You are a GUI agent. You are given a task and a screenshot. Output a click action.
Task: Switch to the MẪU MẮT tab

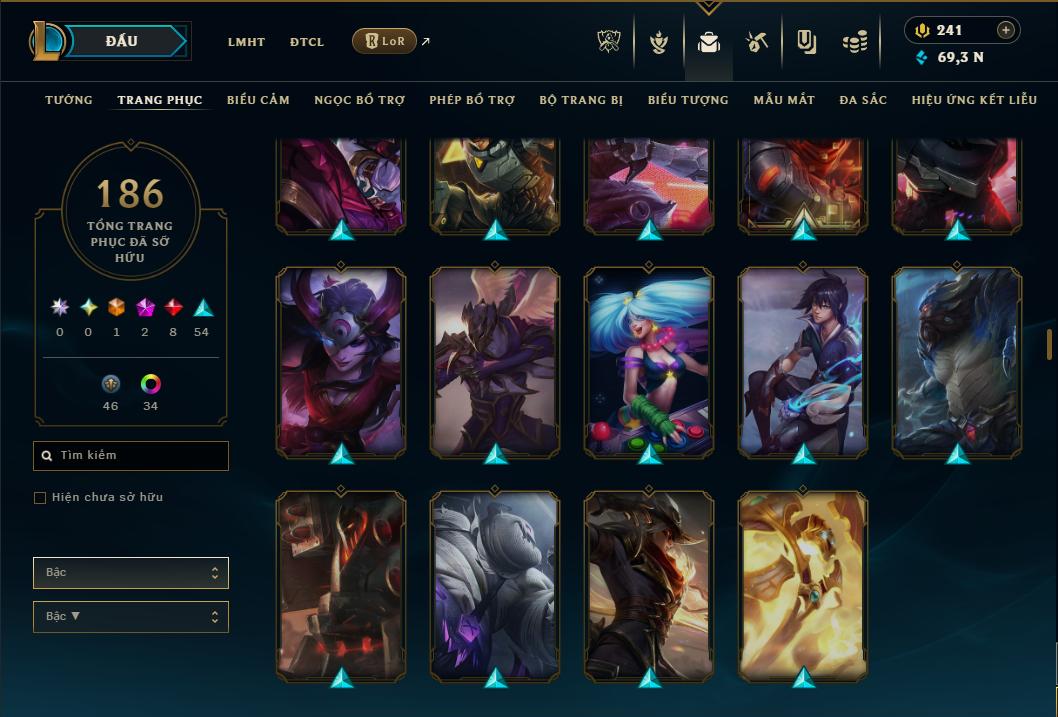pyautogui.click(x=784, y=100)
